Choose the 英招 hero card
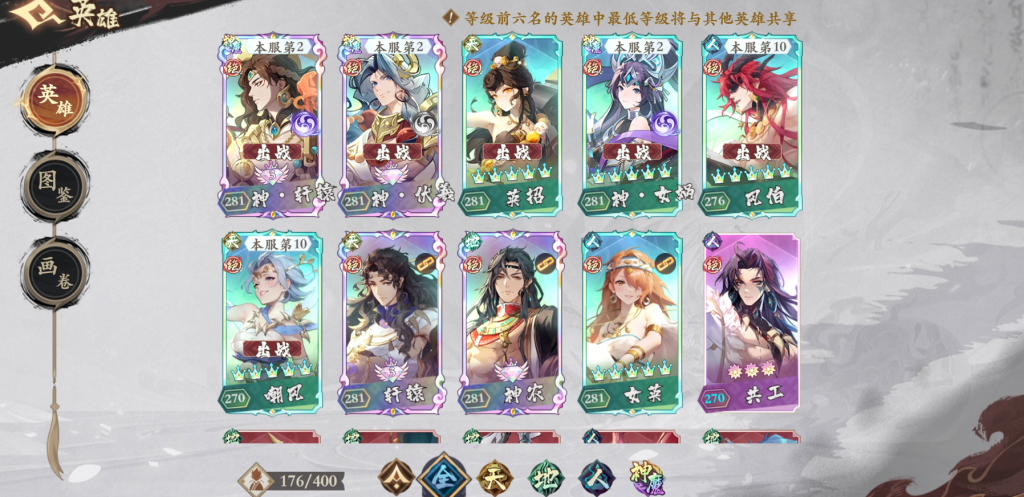Viewport: 1024px width, 497px height. pos(512,125)
